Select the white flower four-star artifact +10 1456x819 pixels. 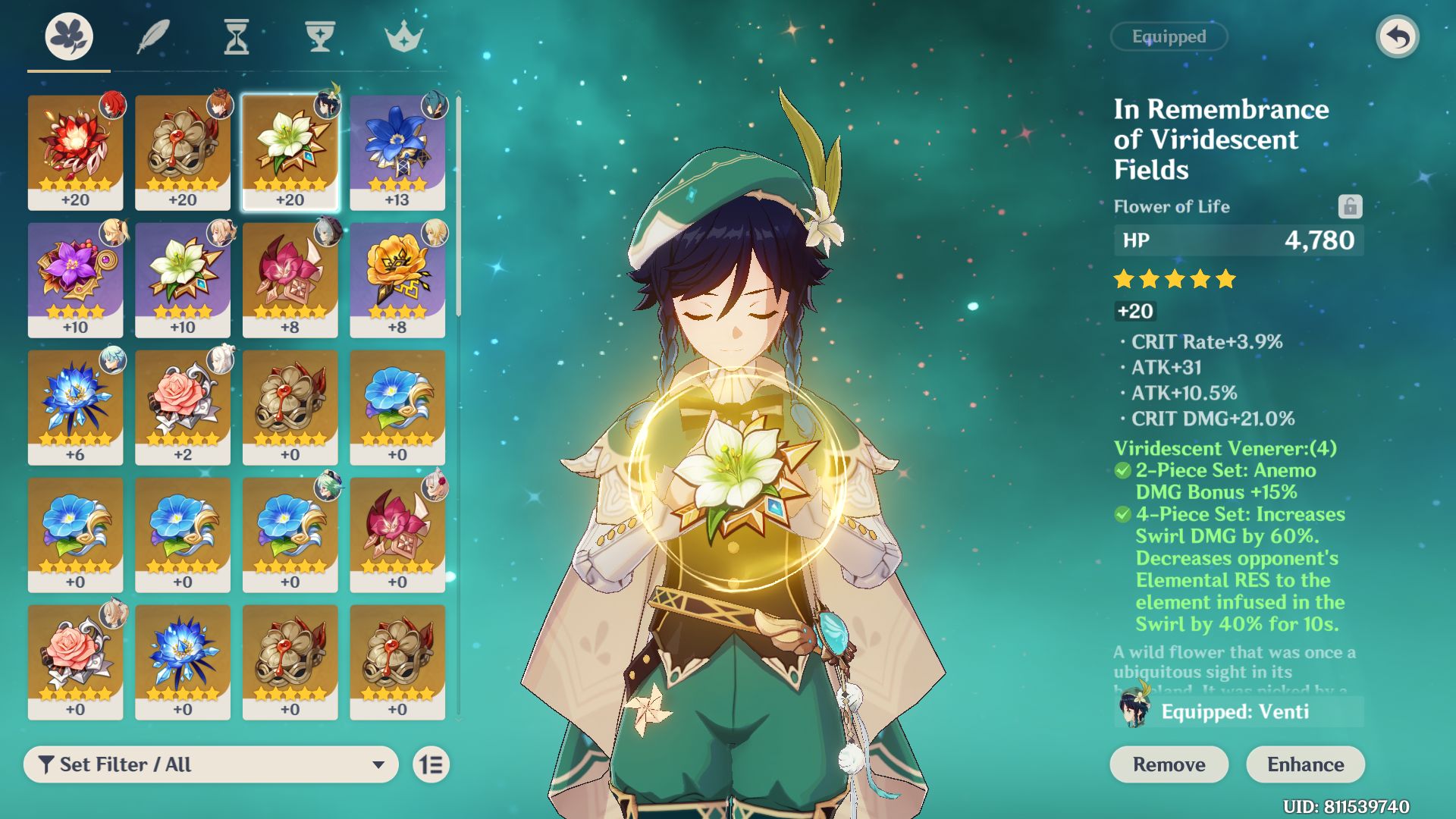[x=183, y=279]
